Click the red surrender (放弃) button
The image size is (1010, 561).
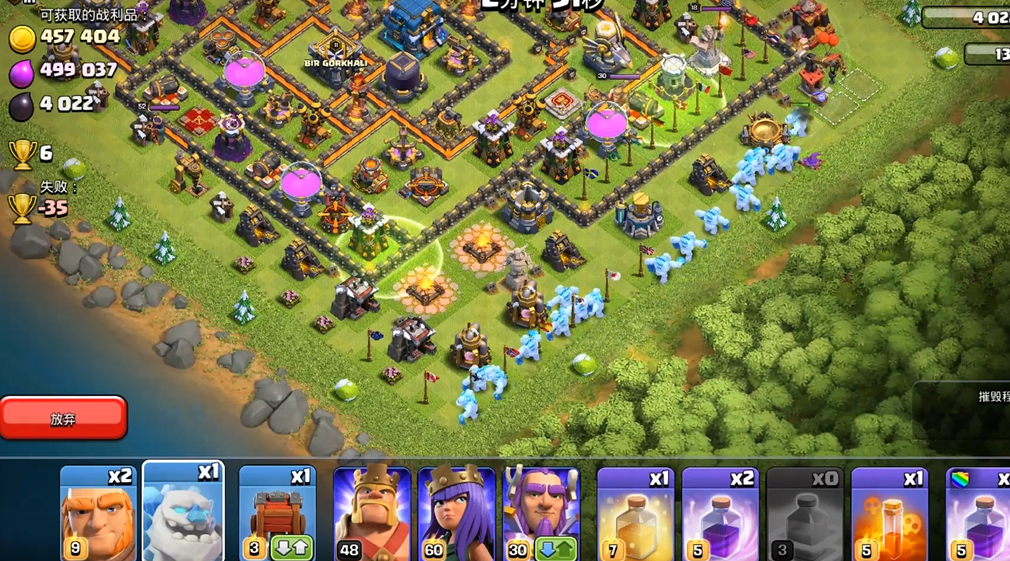click(x=63, y=418)
